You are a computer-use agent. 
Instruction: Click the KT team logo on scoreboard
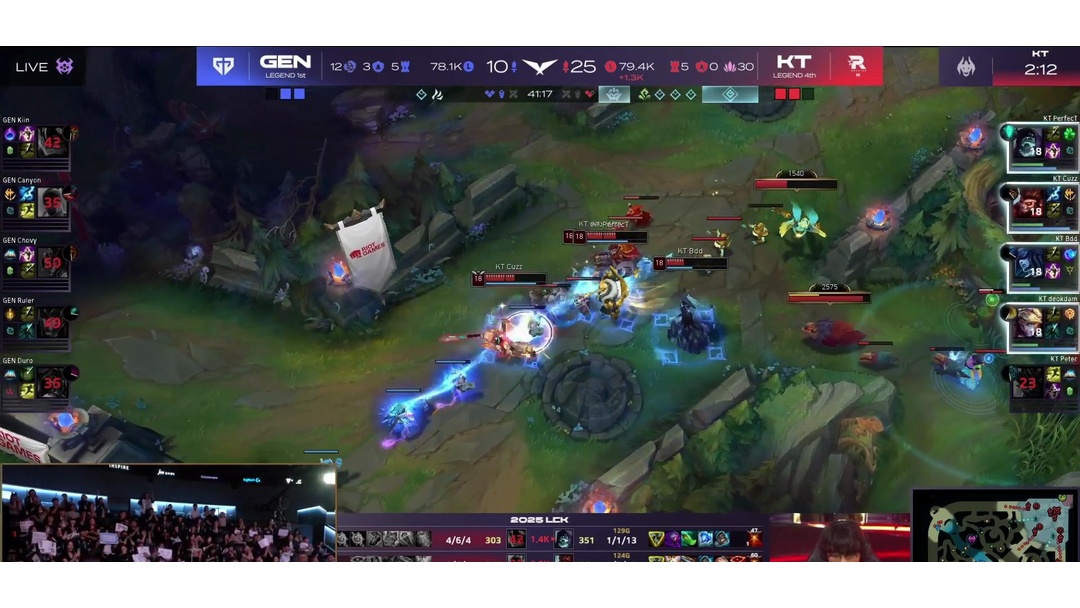tap(856, 66)
